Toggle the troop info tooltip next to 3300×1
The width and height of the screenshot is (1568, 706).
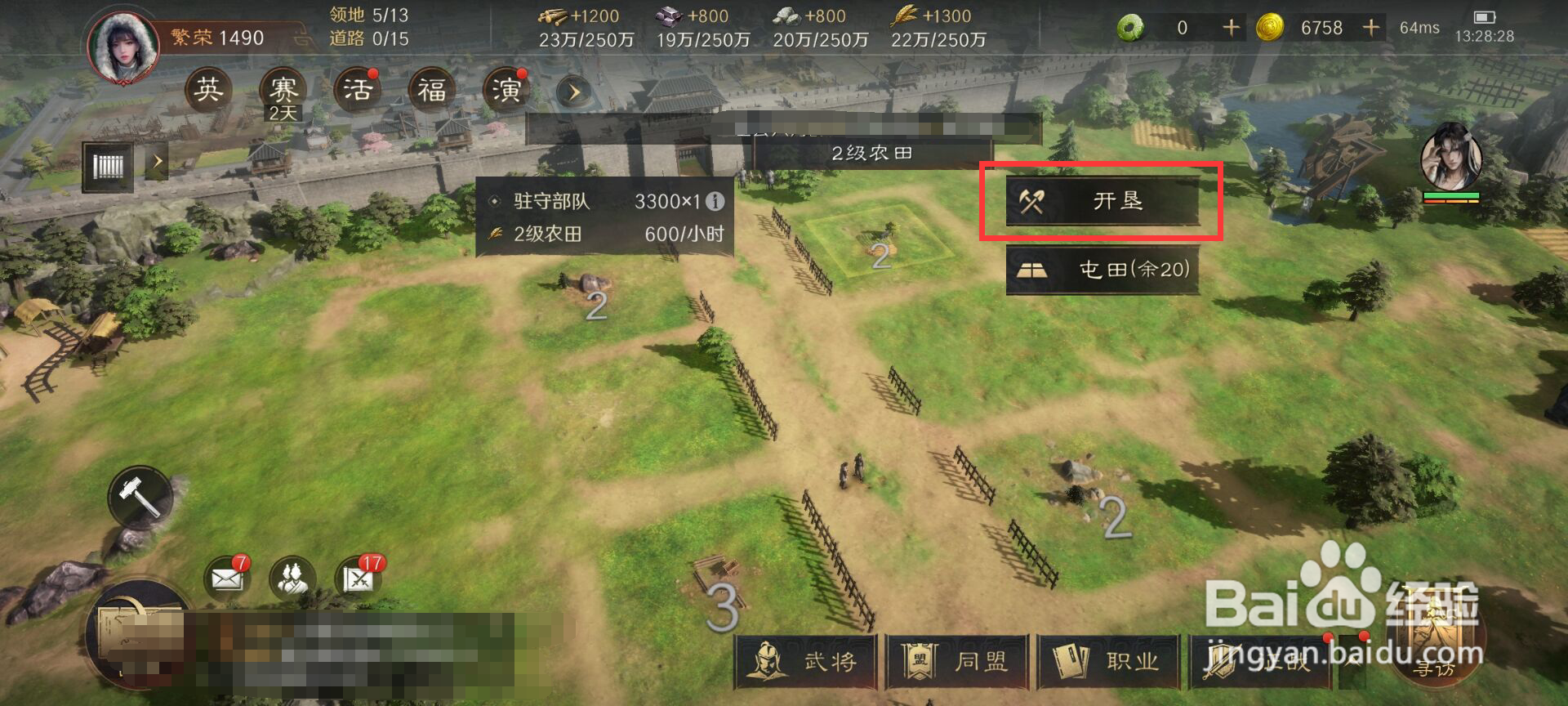tap(717, 202)
